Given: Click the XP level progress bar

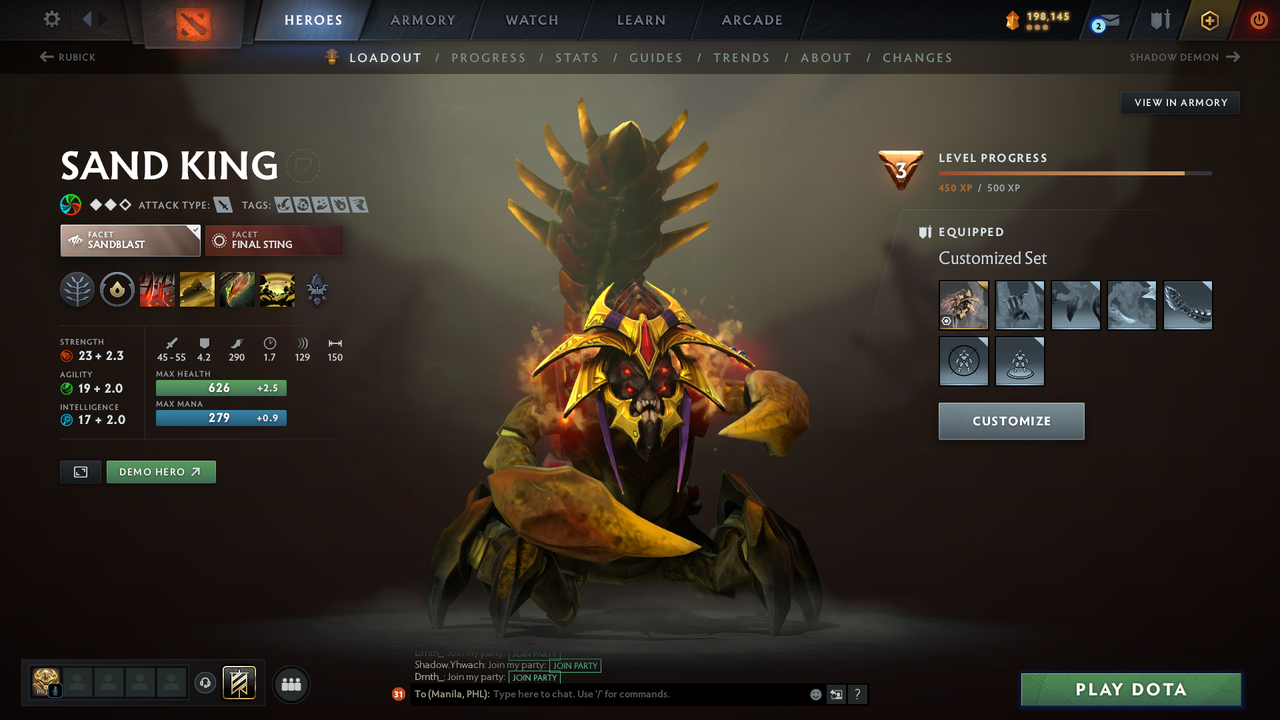Looking at the screenshot, I should pyautogui.click(x=1075, y=173).
